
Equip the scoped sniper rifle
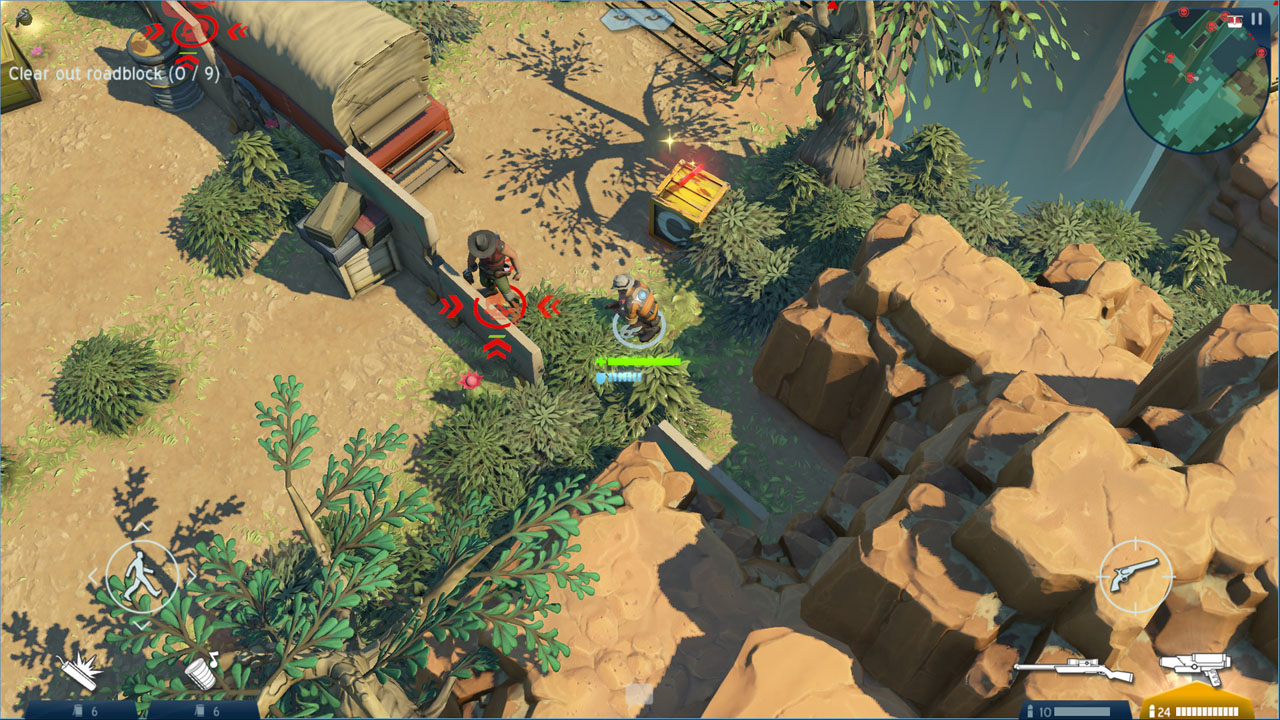(1074, 668)
